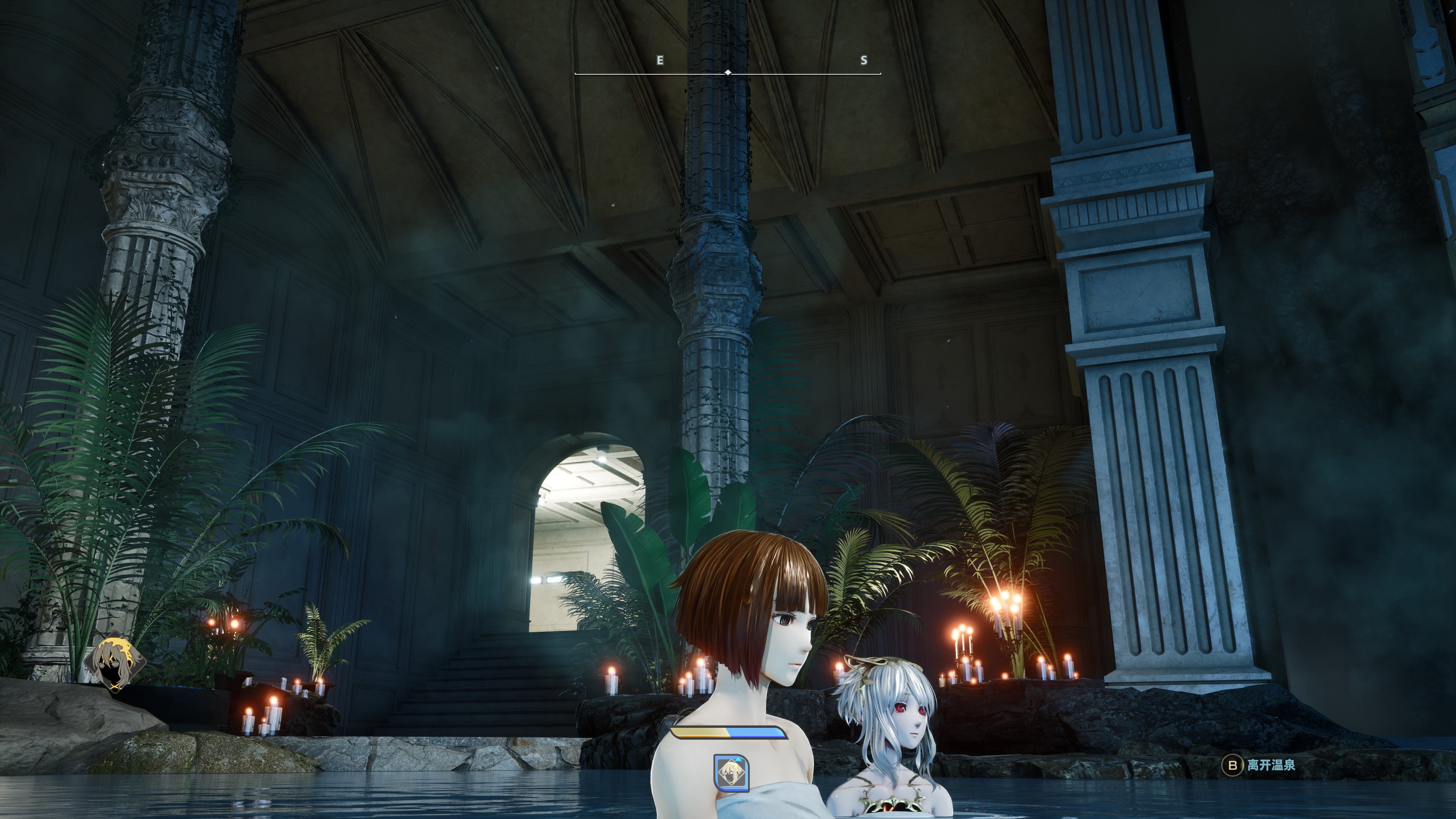The height and width of the screenshot is (819, 1456).
Task: Click the compass bar showing E and S
Action: pos(728,72)
